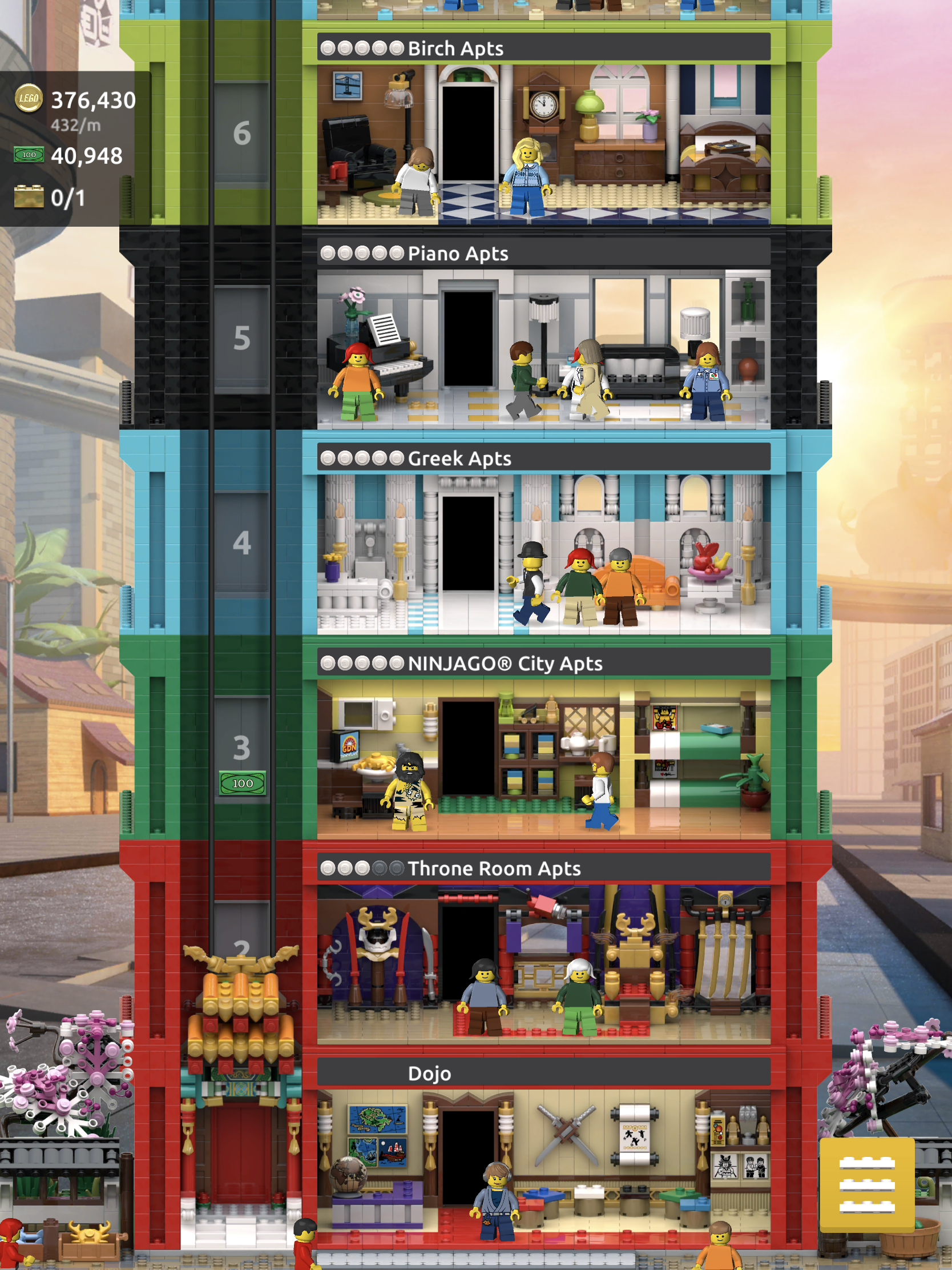This screenshot has width=952, height=1270.
Task: Click the gold LEGO coin balance icon
Action: [x=29, y=99]
